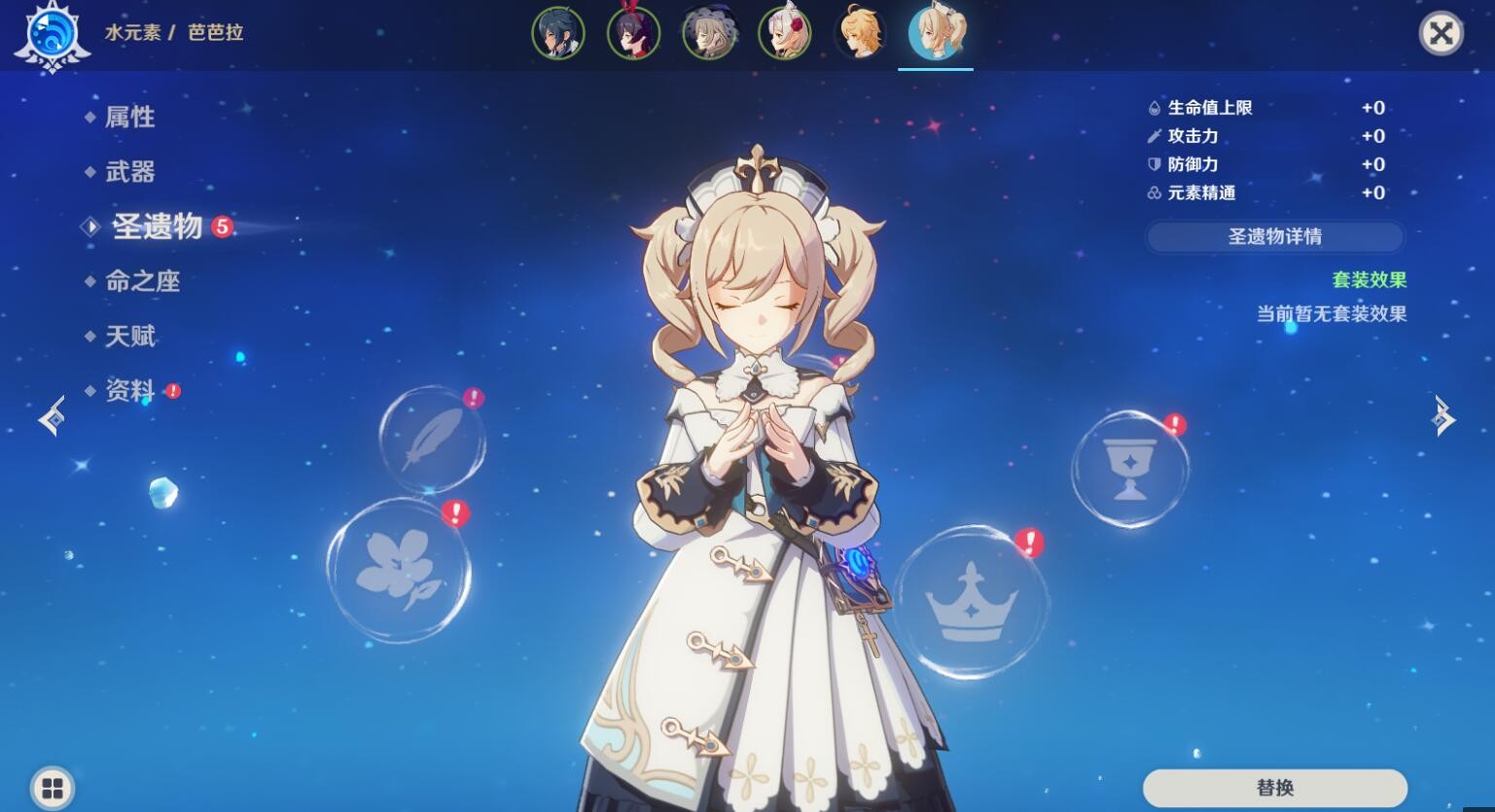Choose the crown circlet artifact slot
Image resolution: width=1495 pixels, height=812 pixels.
pyautogui.click(x=971, y=602)
